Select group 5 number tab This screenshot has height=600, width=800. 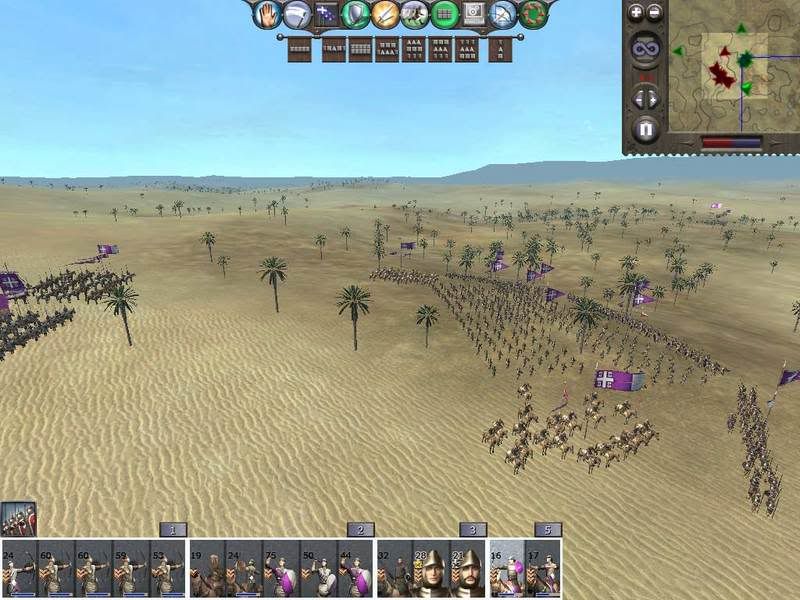pyautogui.click(x=547, y=529)
